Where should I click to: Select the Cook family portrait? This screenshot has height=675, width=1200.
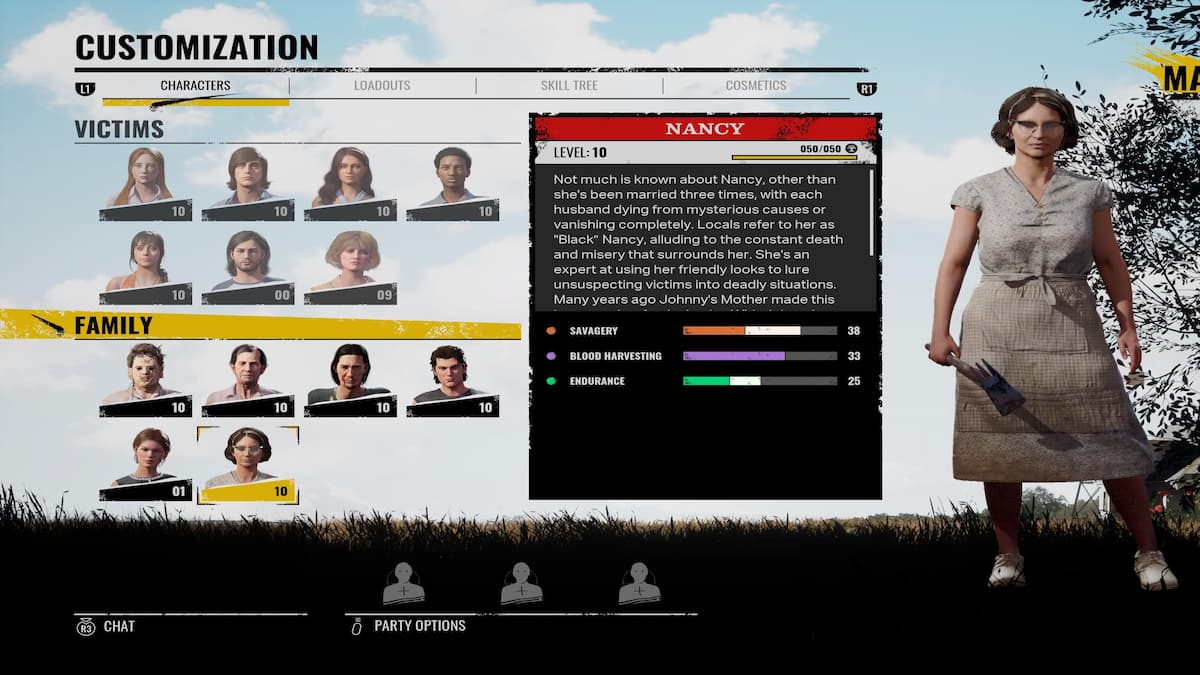pyautogui.click(x=248, y=379)
